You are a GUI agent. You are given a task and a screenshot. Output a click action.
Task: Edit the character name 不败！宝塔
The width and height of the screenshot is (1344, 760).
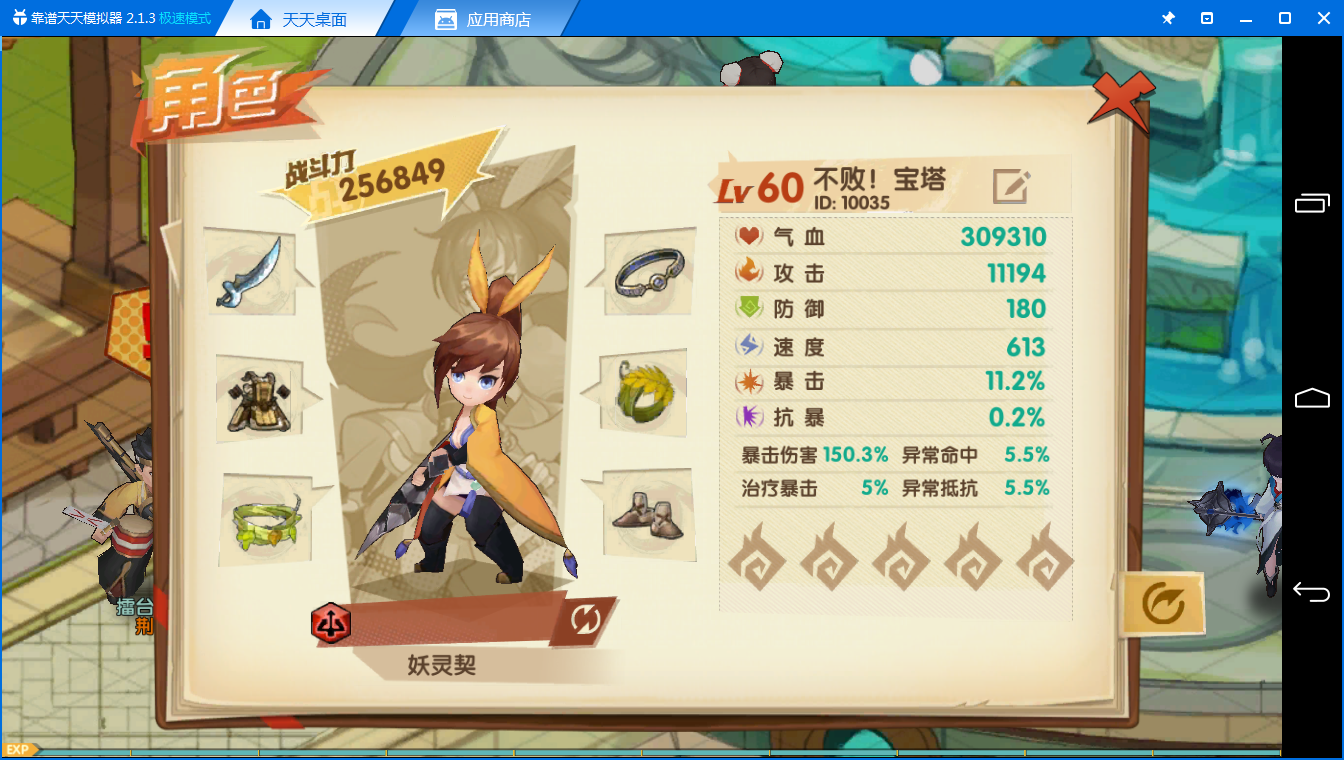(x=1010, y=186)
